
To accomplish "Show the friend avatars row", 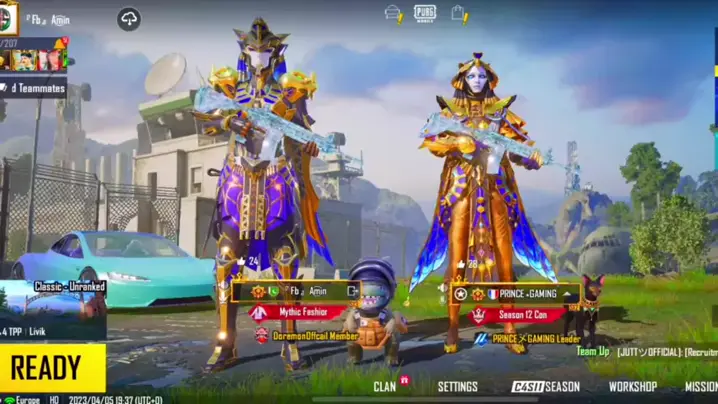I will pyautogui.click(x=33, y=60).
